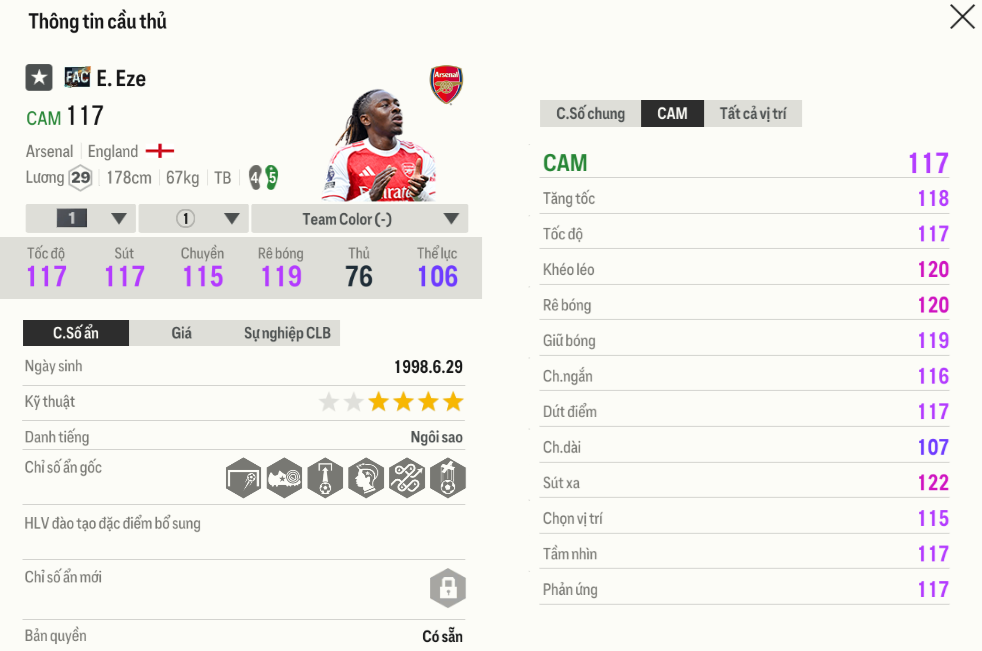Select the first hidden trait icon
Viewport: 982px width, 651px height.
243,478
